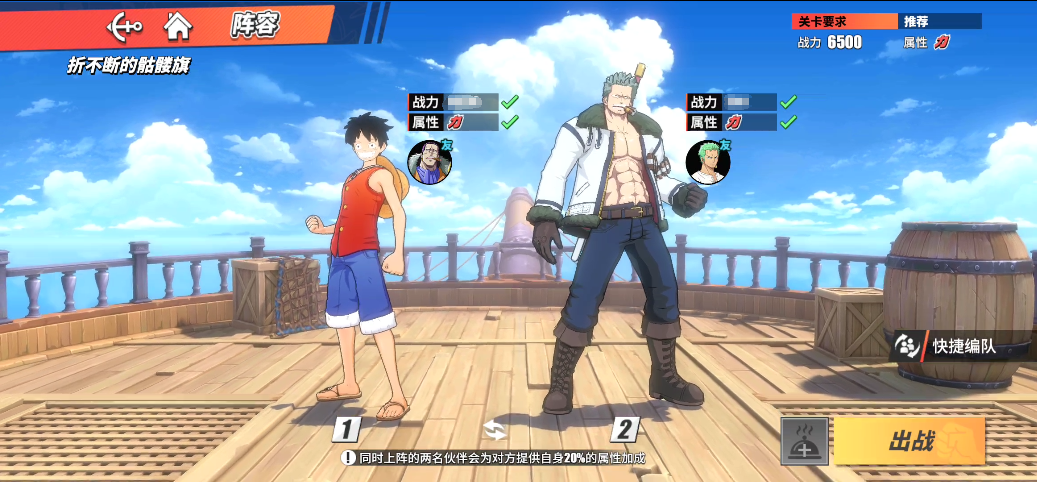This screenshot has height=482, width=1037.
Task: Start the battle with 出战 button
Action: click(x=909, y=441)
